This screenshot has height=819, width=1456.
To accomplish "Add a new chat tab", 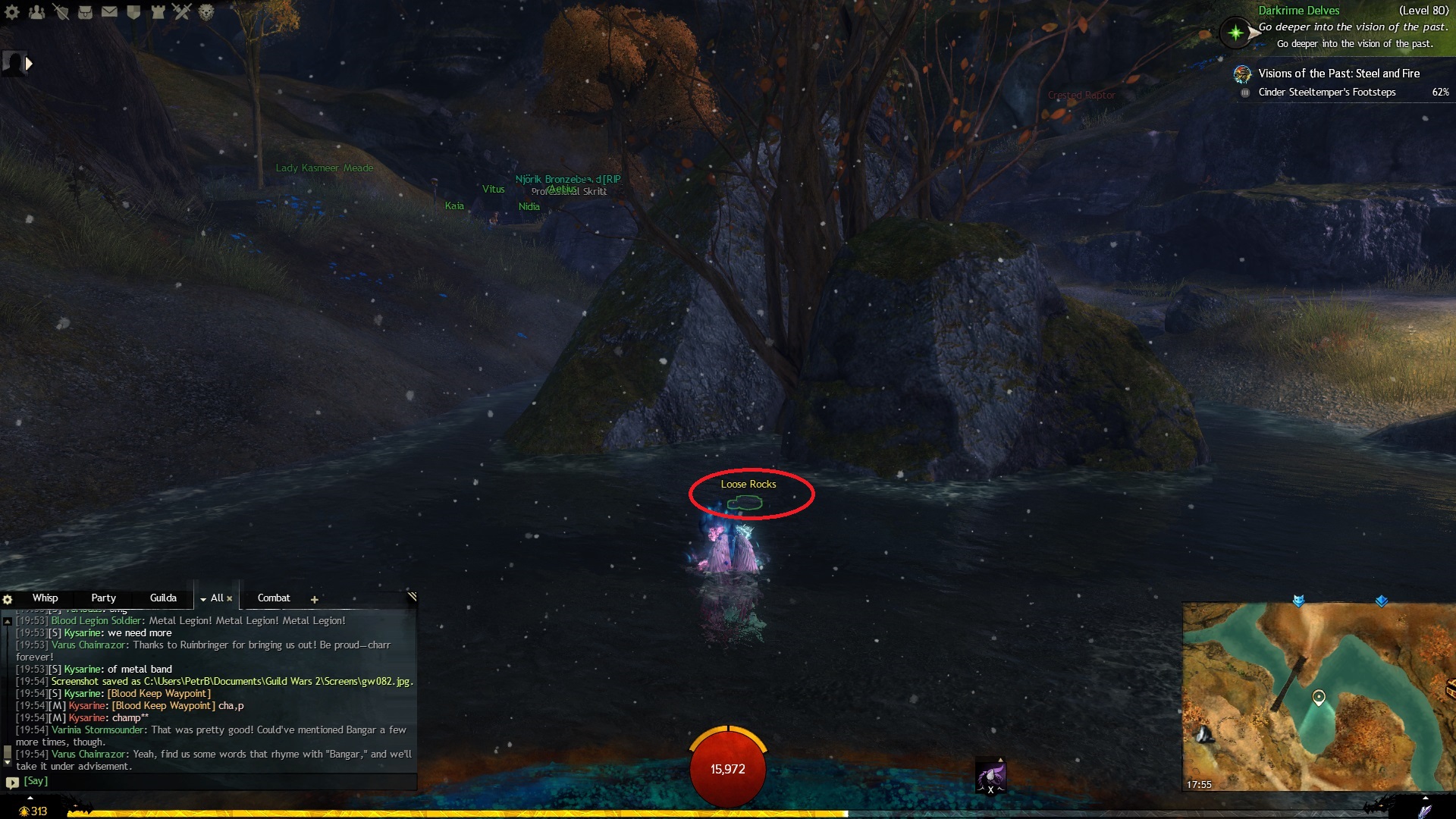I will (x=314, y=600).
